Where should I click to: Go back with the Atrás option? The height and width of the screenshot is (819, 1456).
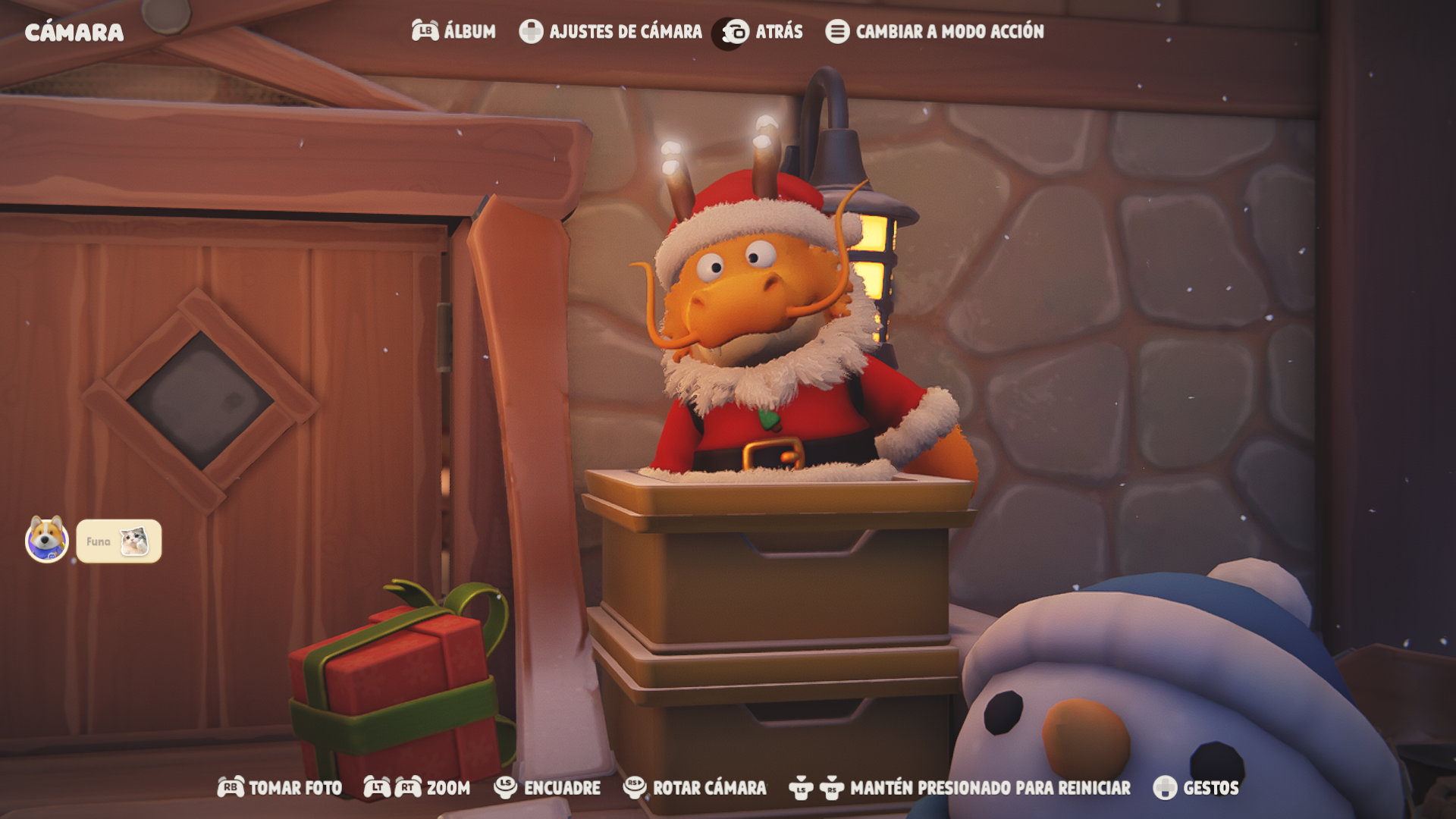762,32
